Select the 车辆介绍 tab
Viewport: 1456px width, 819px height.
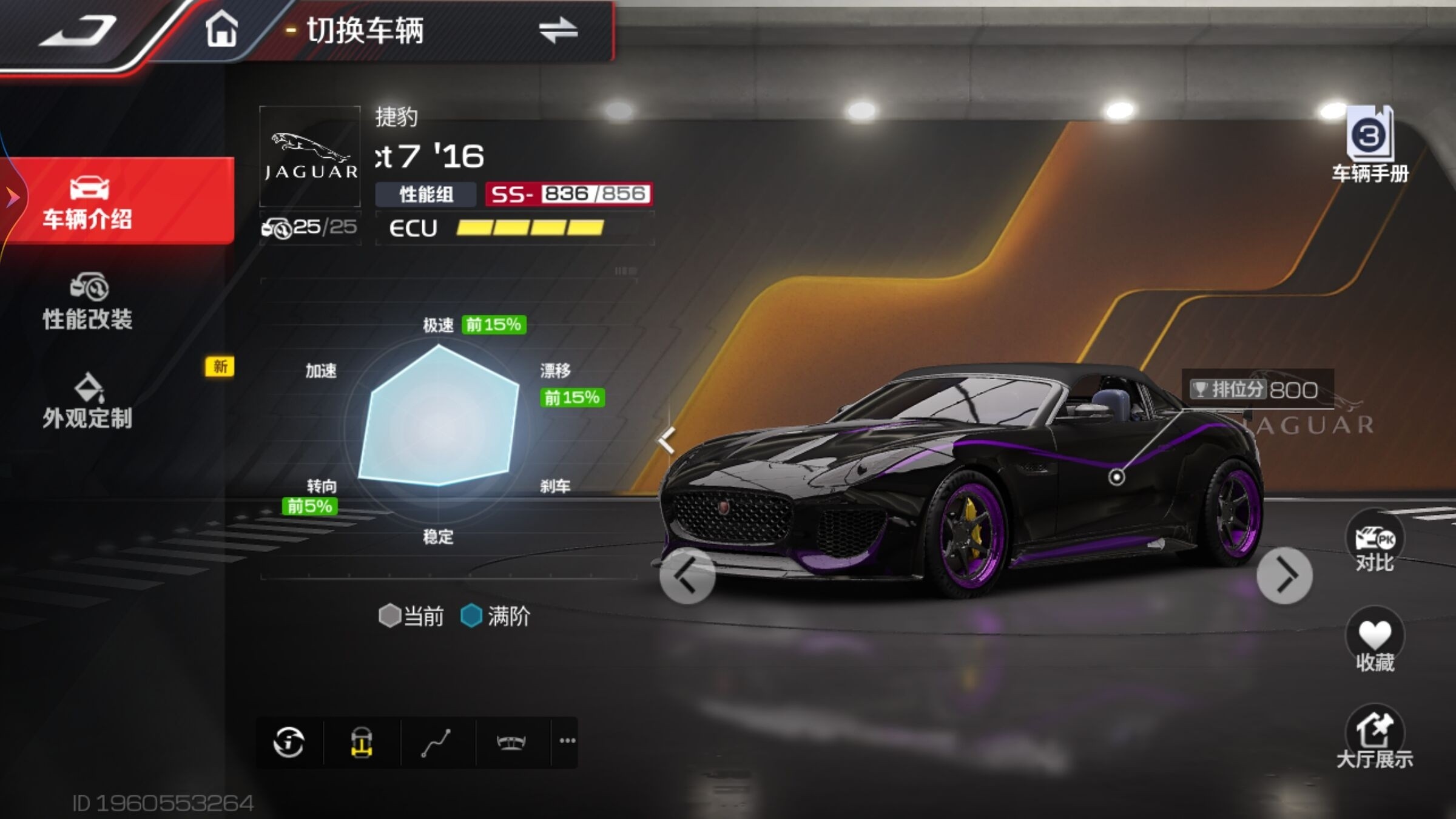[x=88, y=201]
